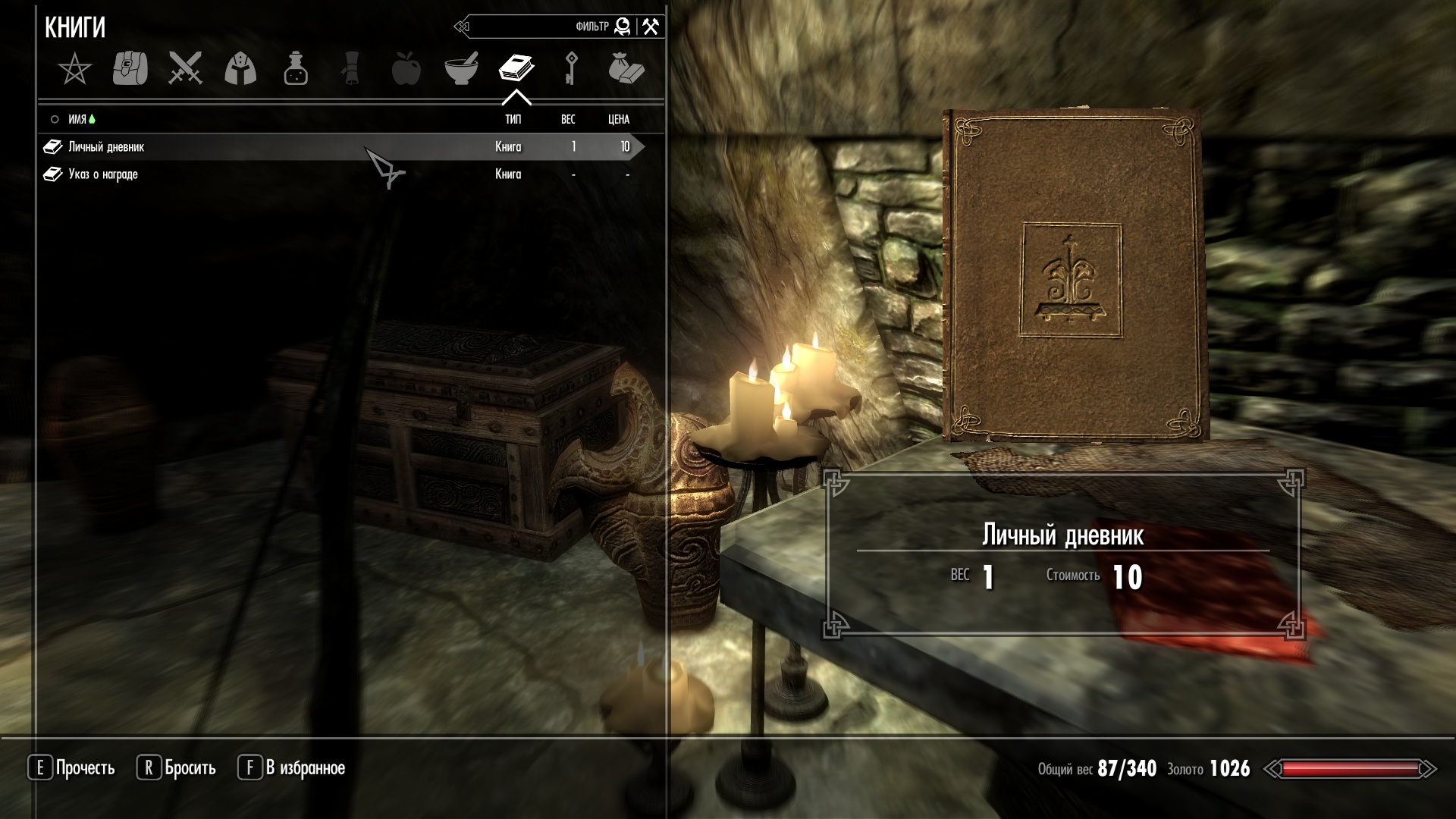Sort the list by ИМЯ column
Viewport: 1456px width, 819px height.
77,119
